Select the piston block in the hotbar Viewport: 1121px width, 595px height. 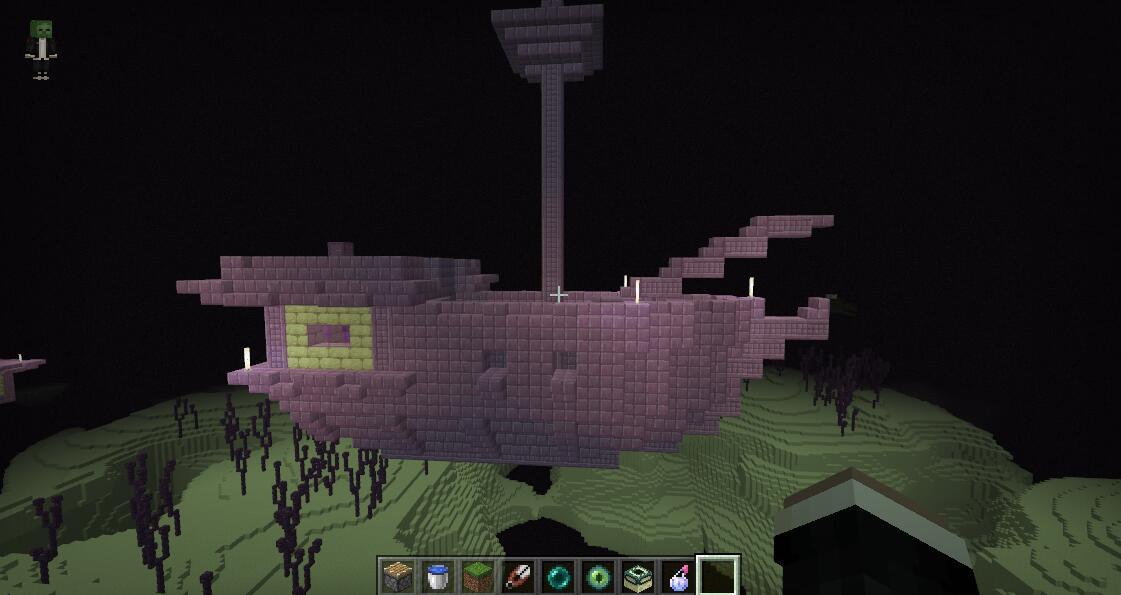tap(398, 577)
